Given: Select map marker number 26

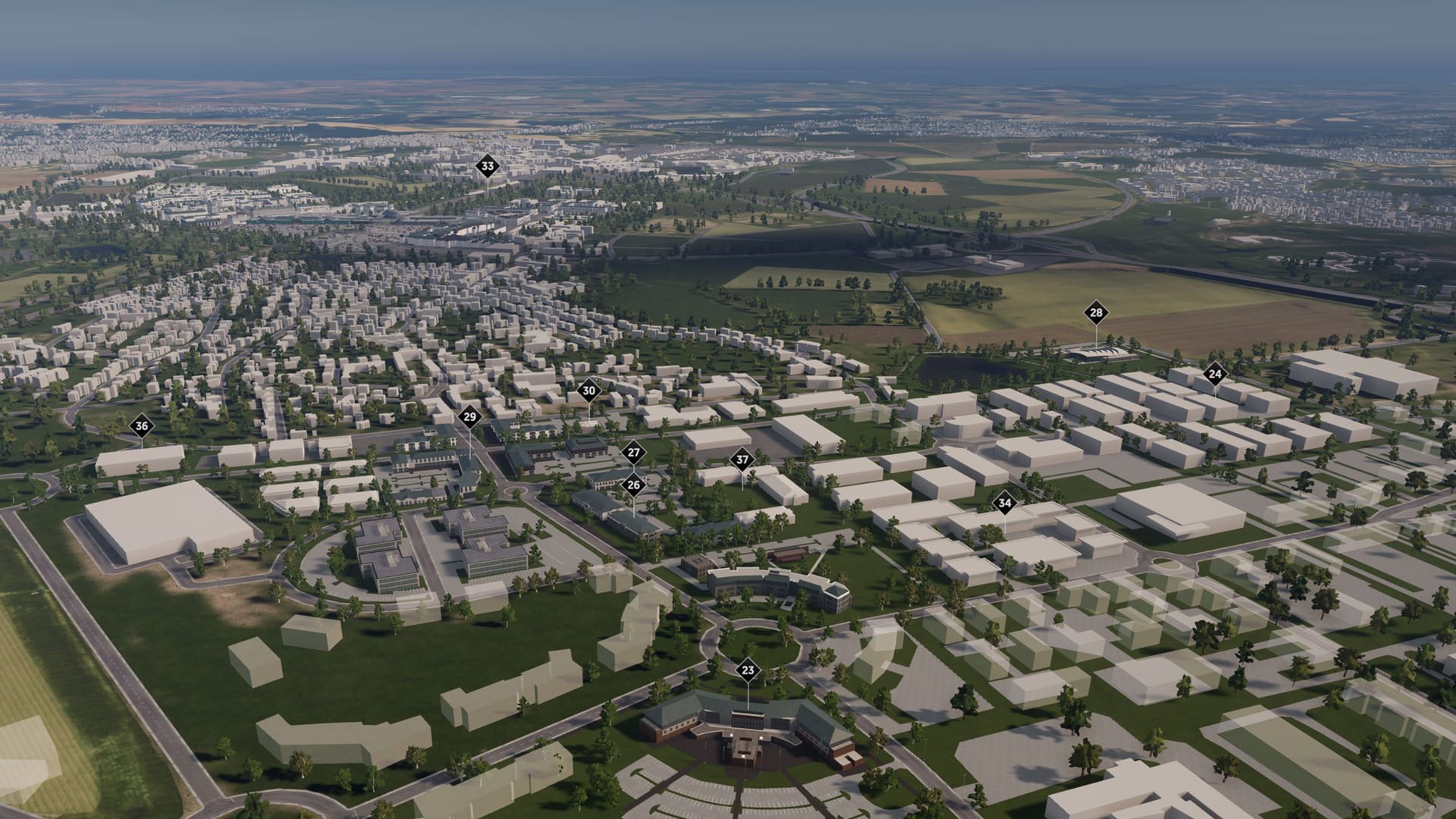Looking at the screenshot, I should pyautogui.click(x=634, y=484).
